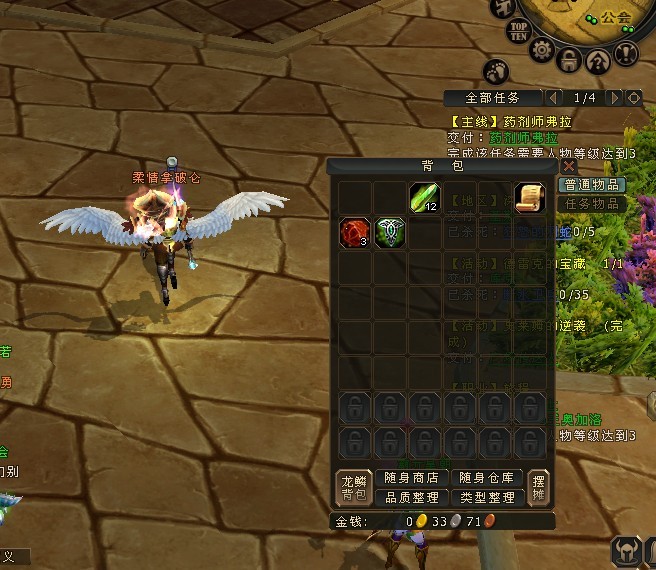Select the scroll item in the bag
Image resolution: width=656 pixels, height=570 pixels.
coord(529,197)
